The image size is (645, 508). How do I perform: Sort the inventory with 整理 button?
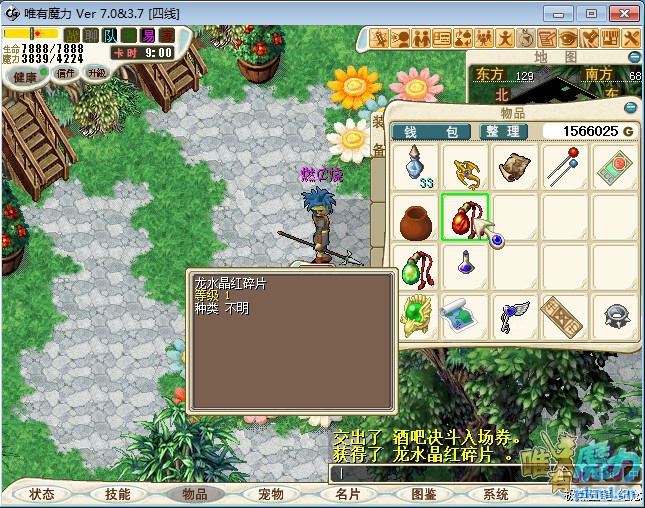tap(500, 132)
